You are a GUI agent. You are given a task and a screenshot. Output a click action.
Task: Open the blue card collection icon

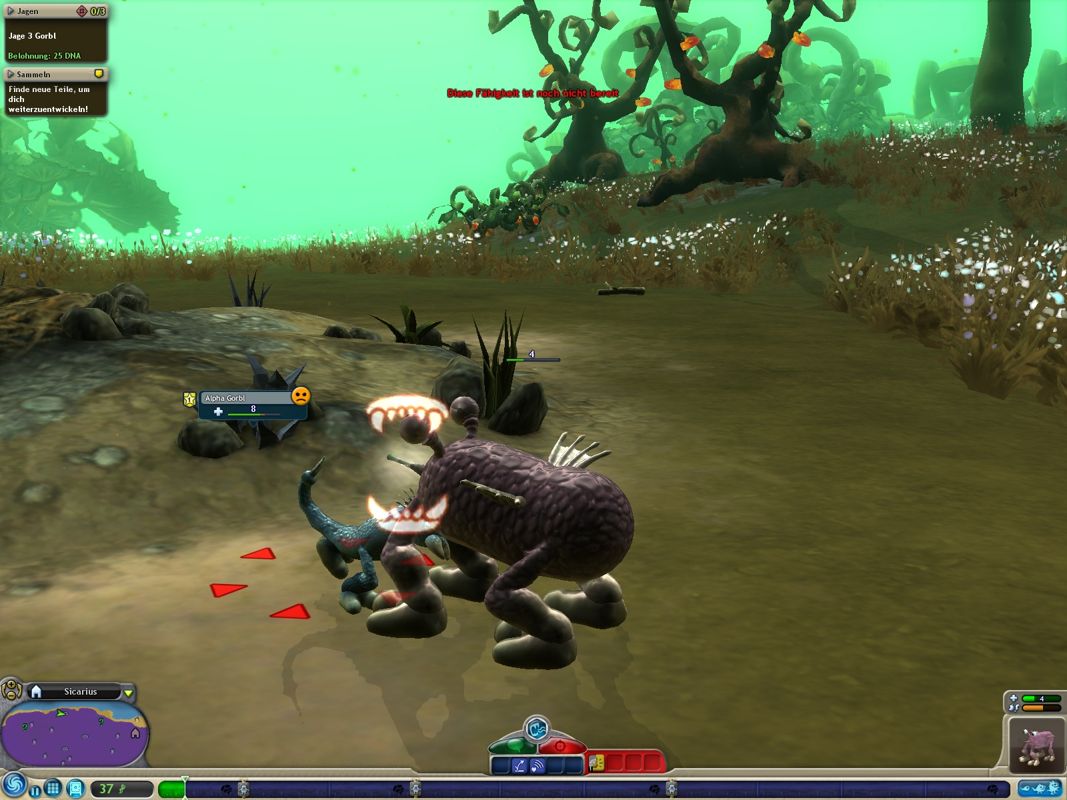click(76, 788)
